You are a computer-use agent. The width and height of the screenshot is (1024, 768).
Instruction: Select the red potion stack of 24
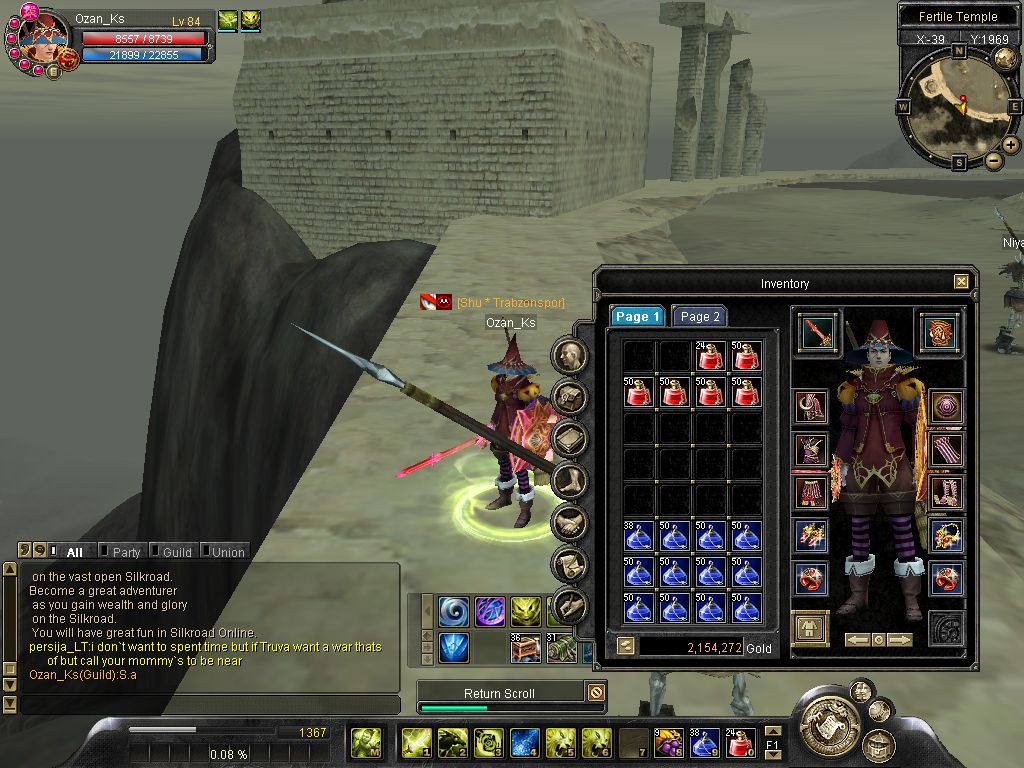710,356
